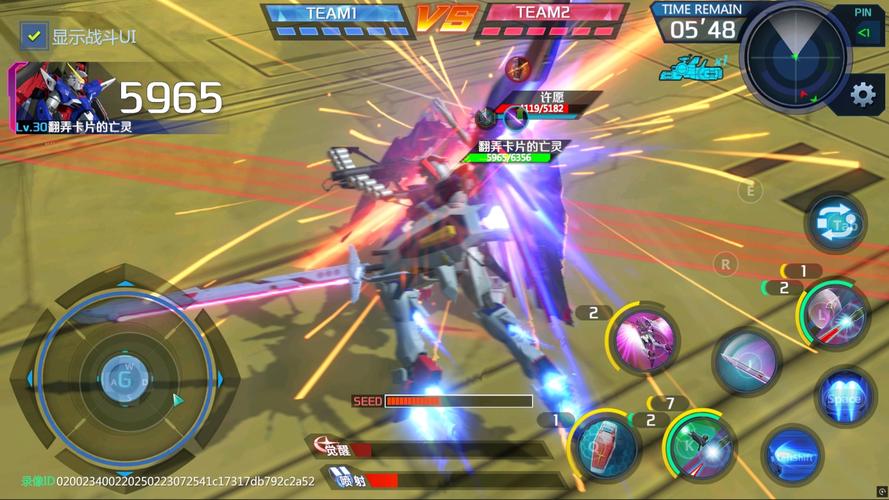Image resolution: width=889 pixels, height=500 pixels.
Task: Open settings with the gear icon
Action: 862,95
